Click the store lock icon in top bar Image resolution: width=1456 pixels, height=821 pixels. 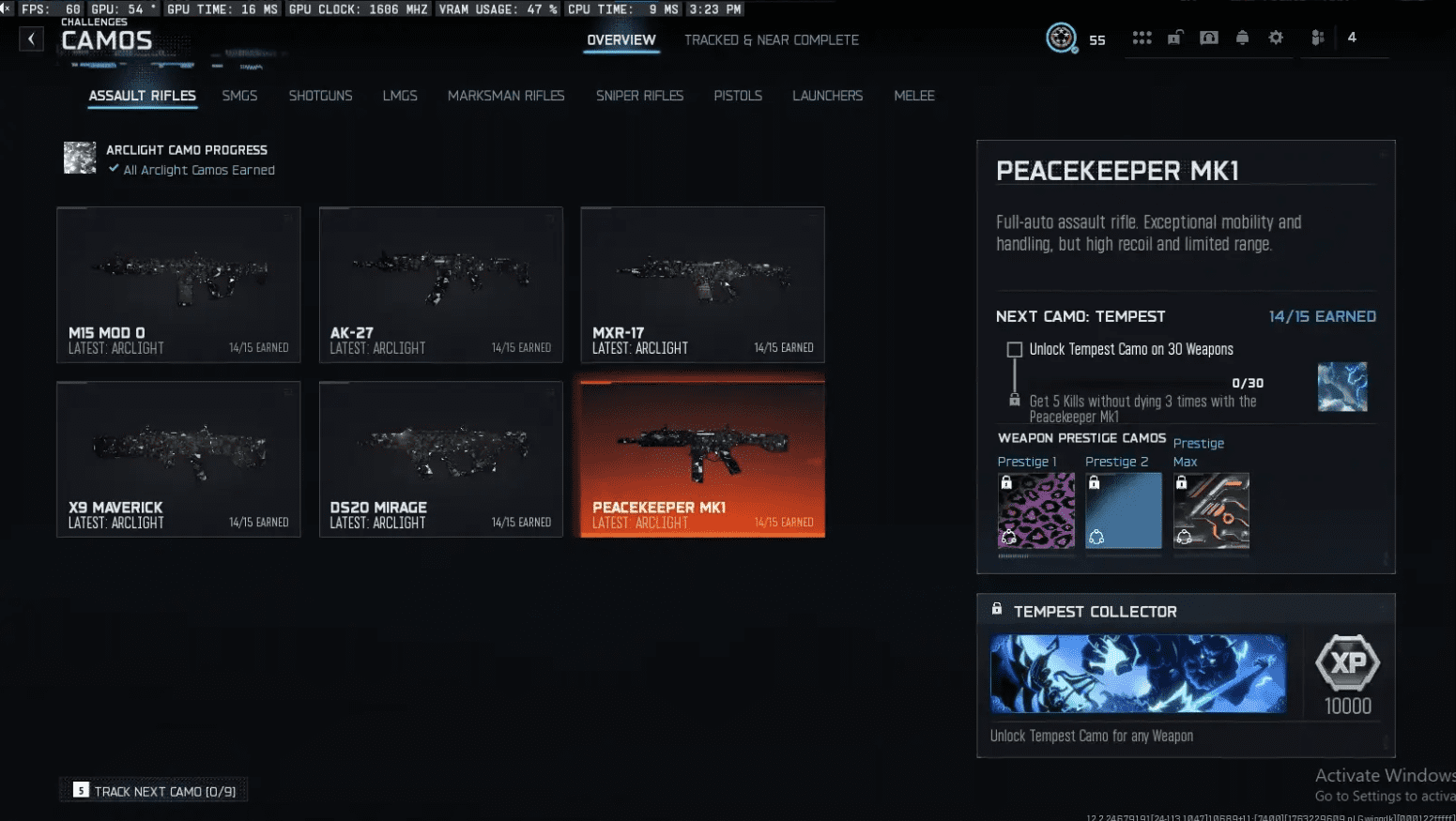click(1175, 38)
